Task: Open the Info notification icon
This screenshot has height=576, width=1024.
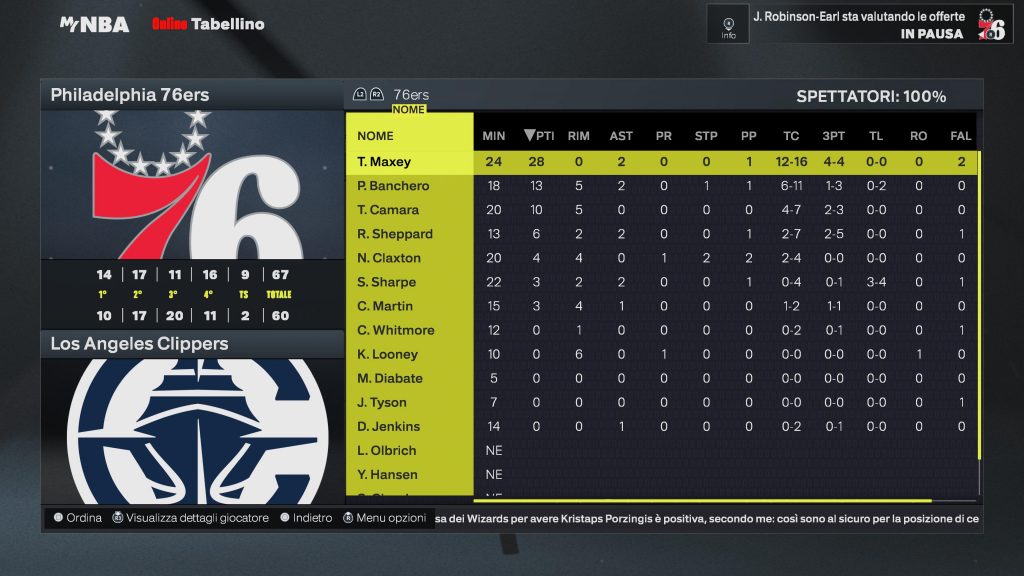Action: pyautogui.click(x=728, y=24)
